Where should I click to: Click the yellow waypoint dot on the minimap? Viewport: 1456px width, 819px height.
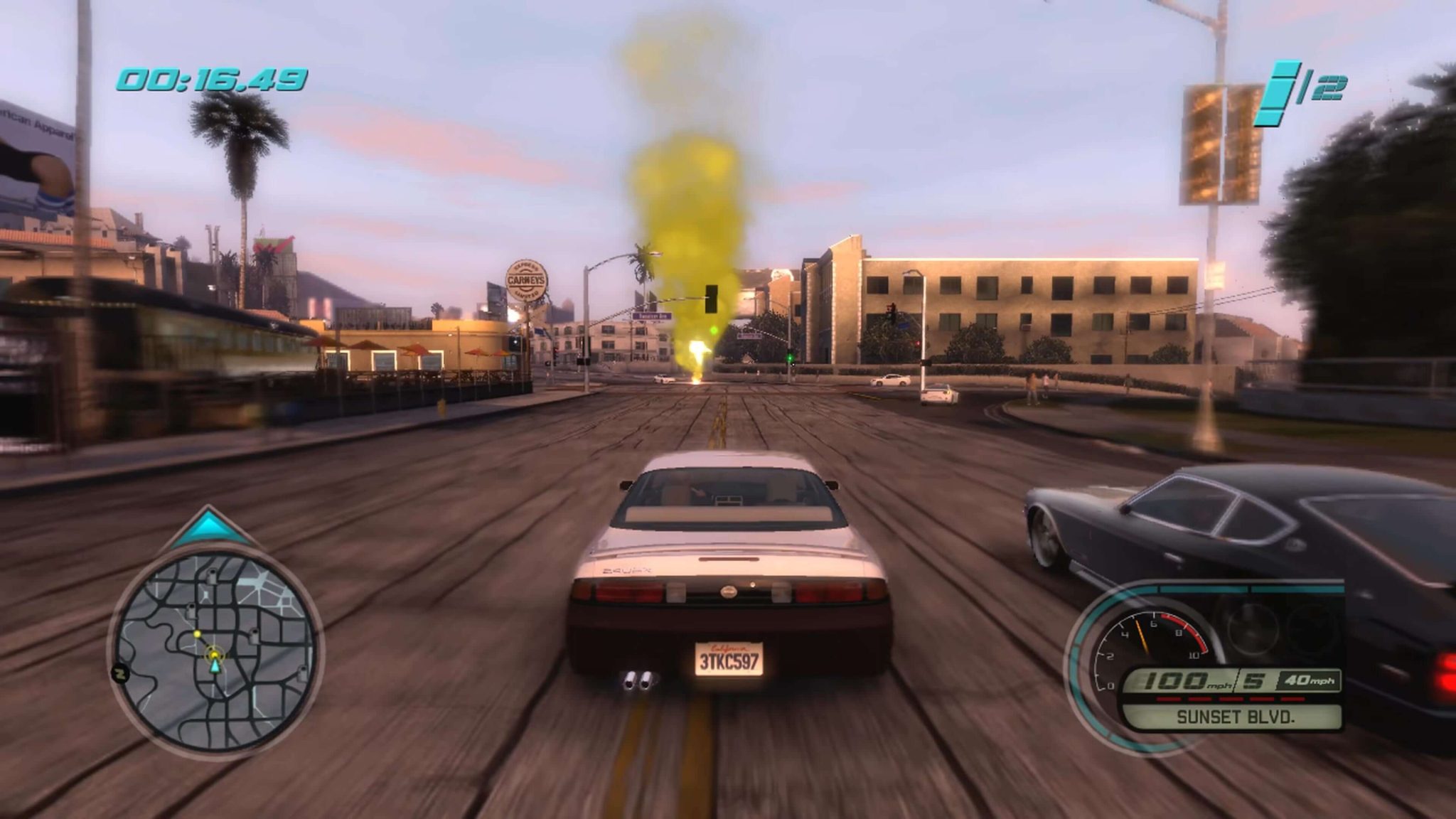tap(197, 633)
